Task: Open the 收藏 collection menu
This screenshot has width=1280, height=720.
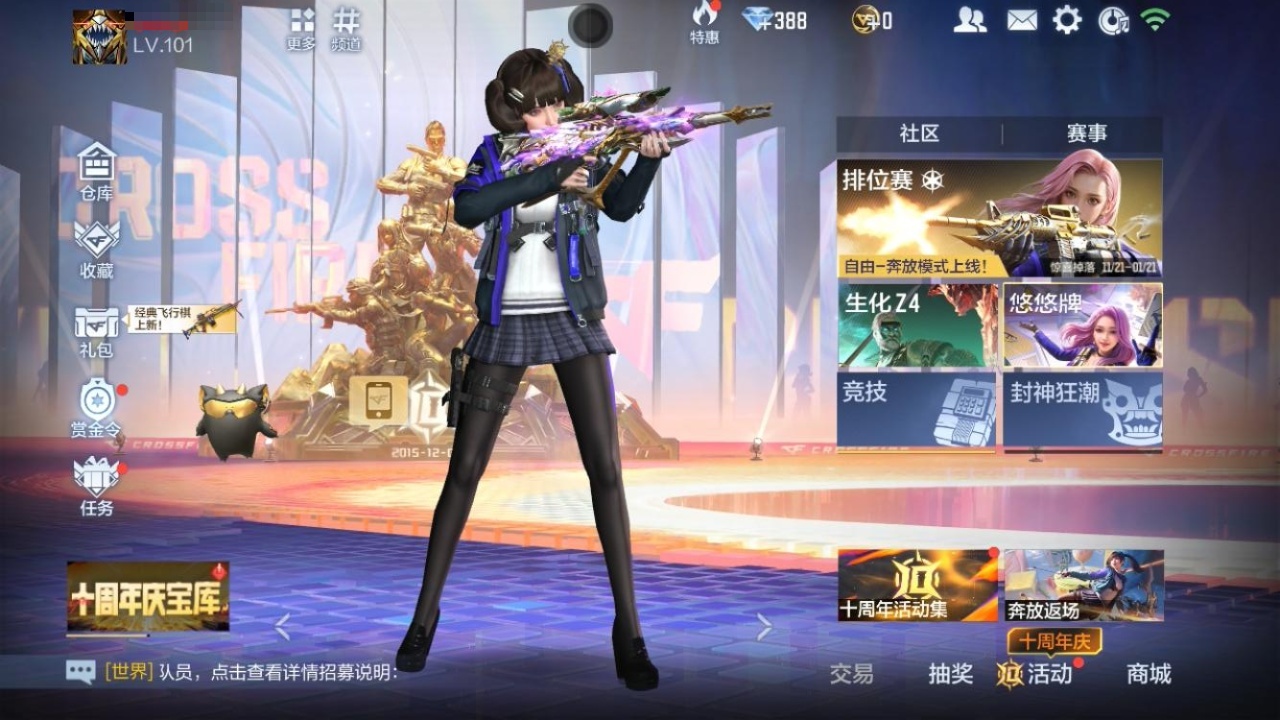Action: click(x=97, y=249)
